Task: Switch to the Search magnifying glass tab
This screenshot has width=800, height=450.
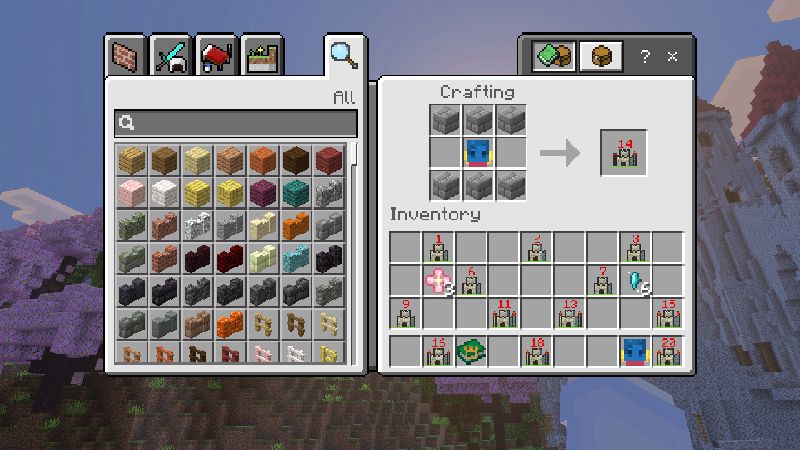Action: (344, 56)
